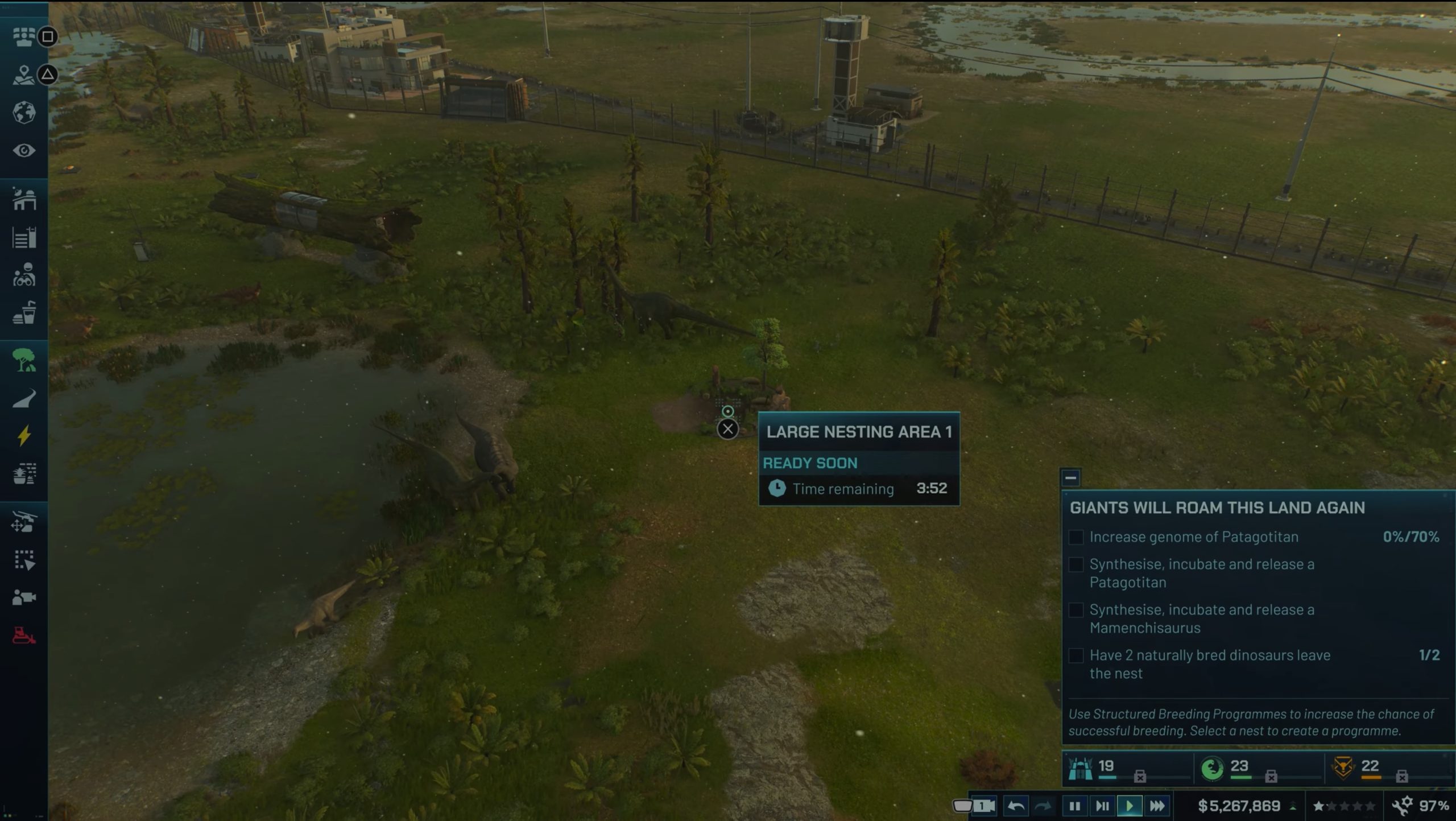
Task: Select the path placement tool
Action: tap(24, 398)
